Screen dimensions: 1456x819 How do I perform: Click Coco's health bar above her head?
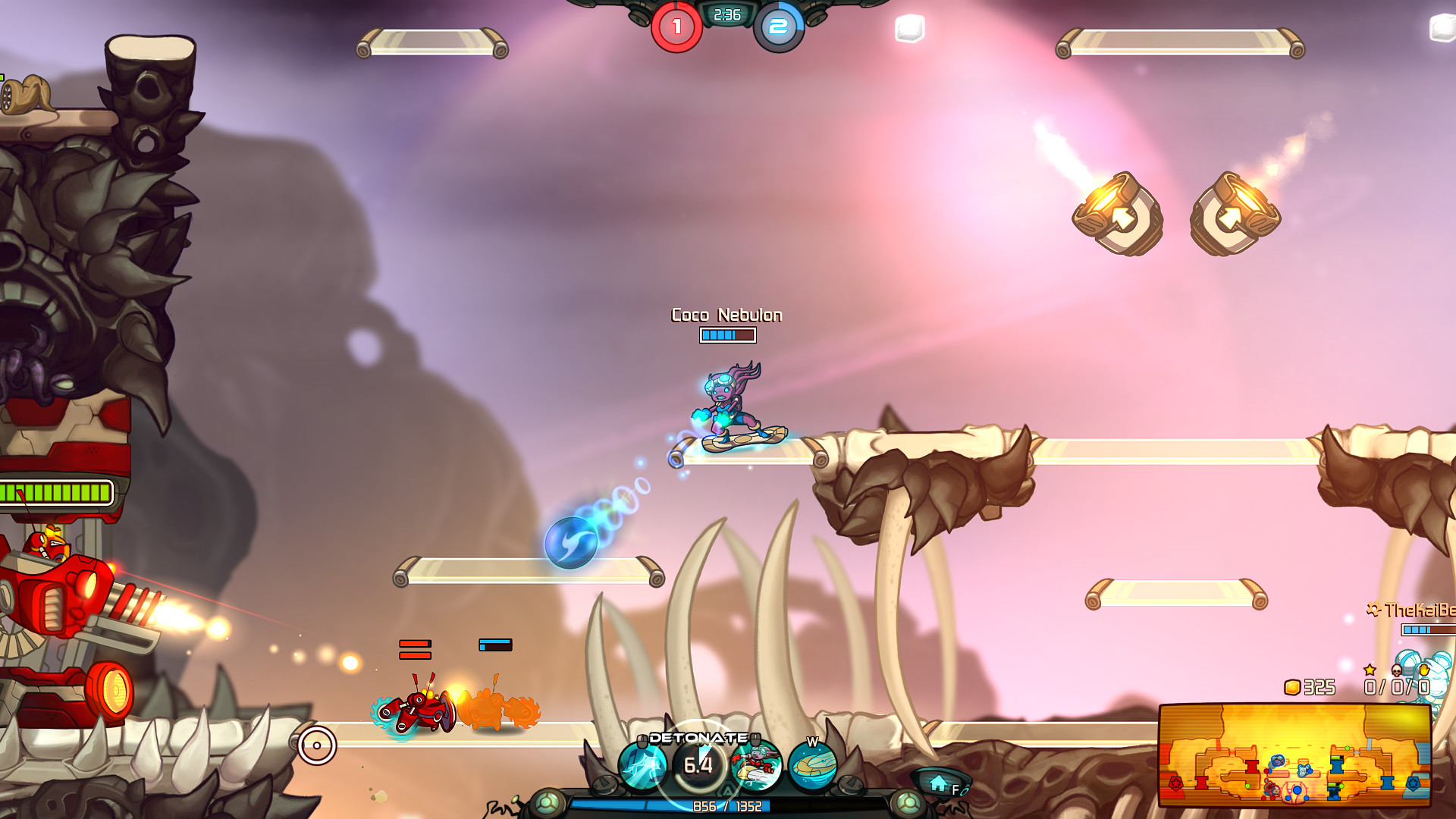coord(726,336)
